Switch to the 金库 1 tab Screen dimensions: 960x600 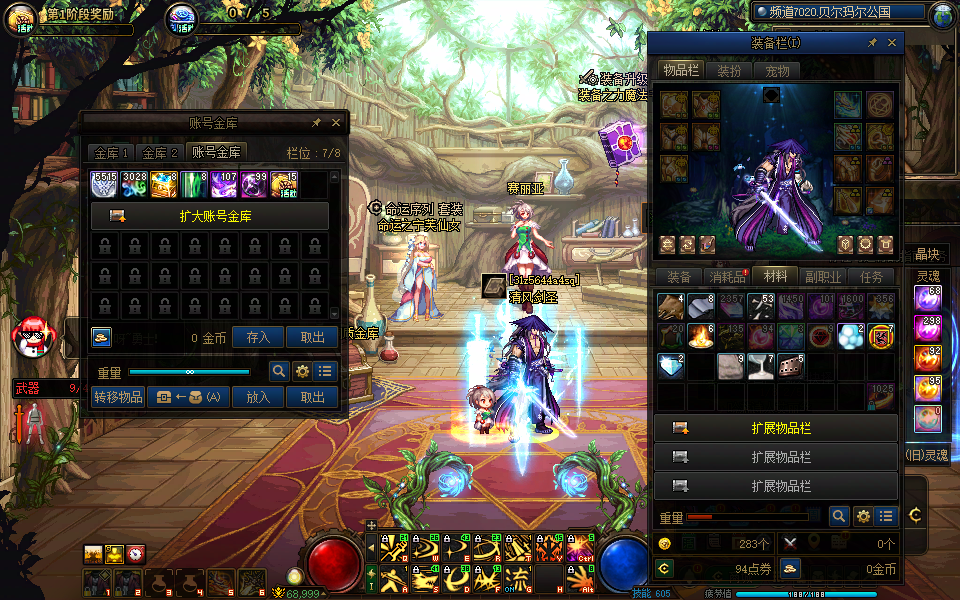[111, 153]
